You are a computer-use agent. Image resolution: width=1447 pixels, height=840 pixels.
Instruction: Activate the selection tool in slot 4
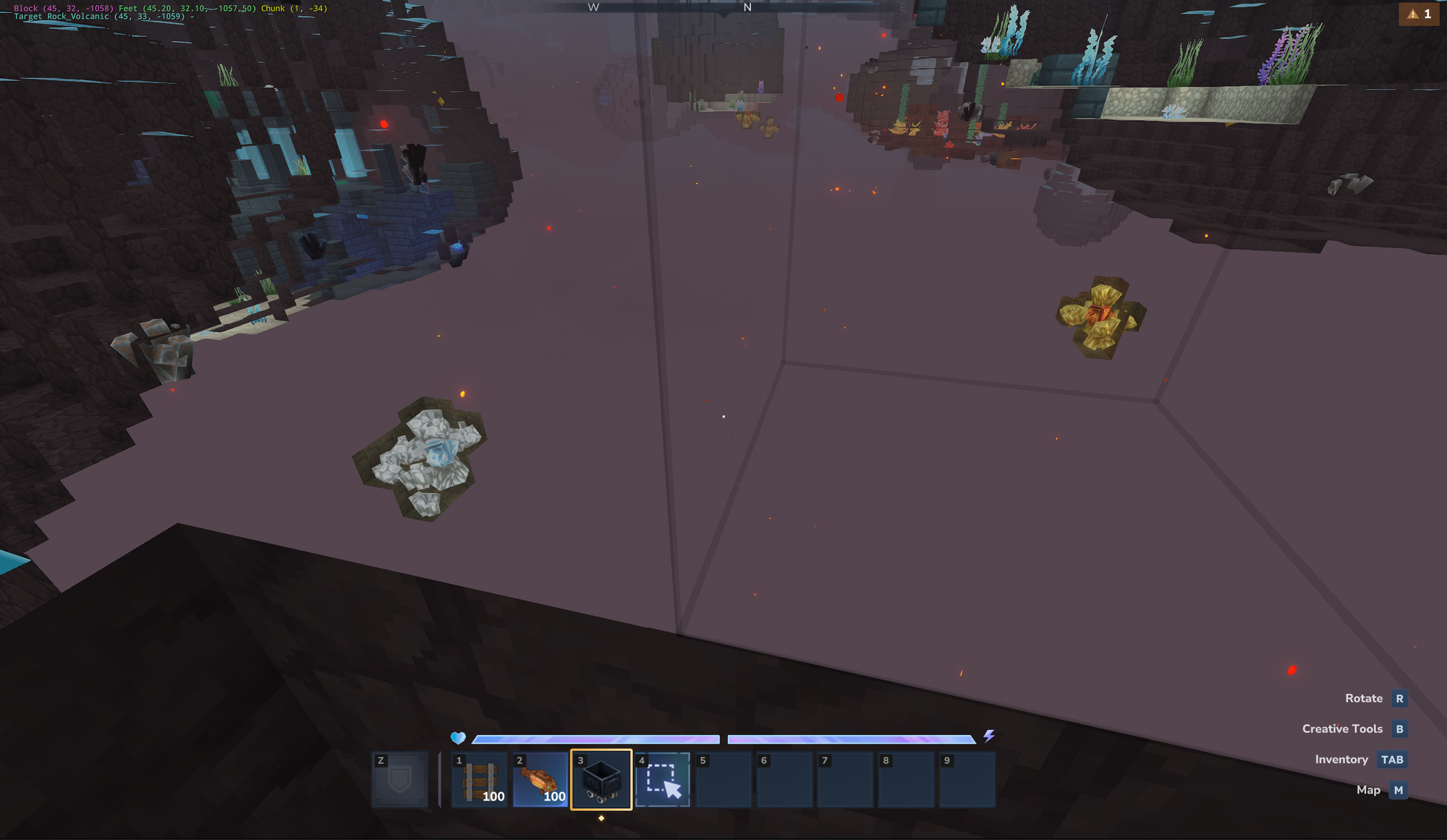tap(663, 780)
